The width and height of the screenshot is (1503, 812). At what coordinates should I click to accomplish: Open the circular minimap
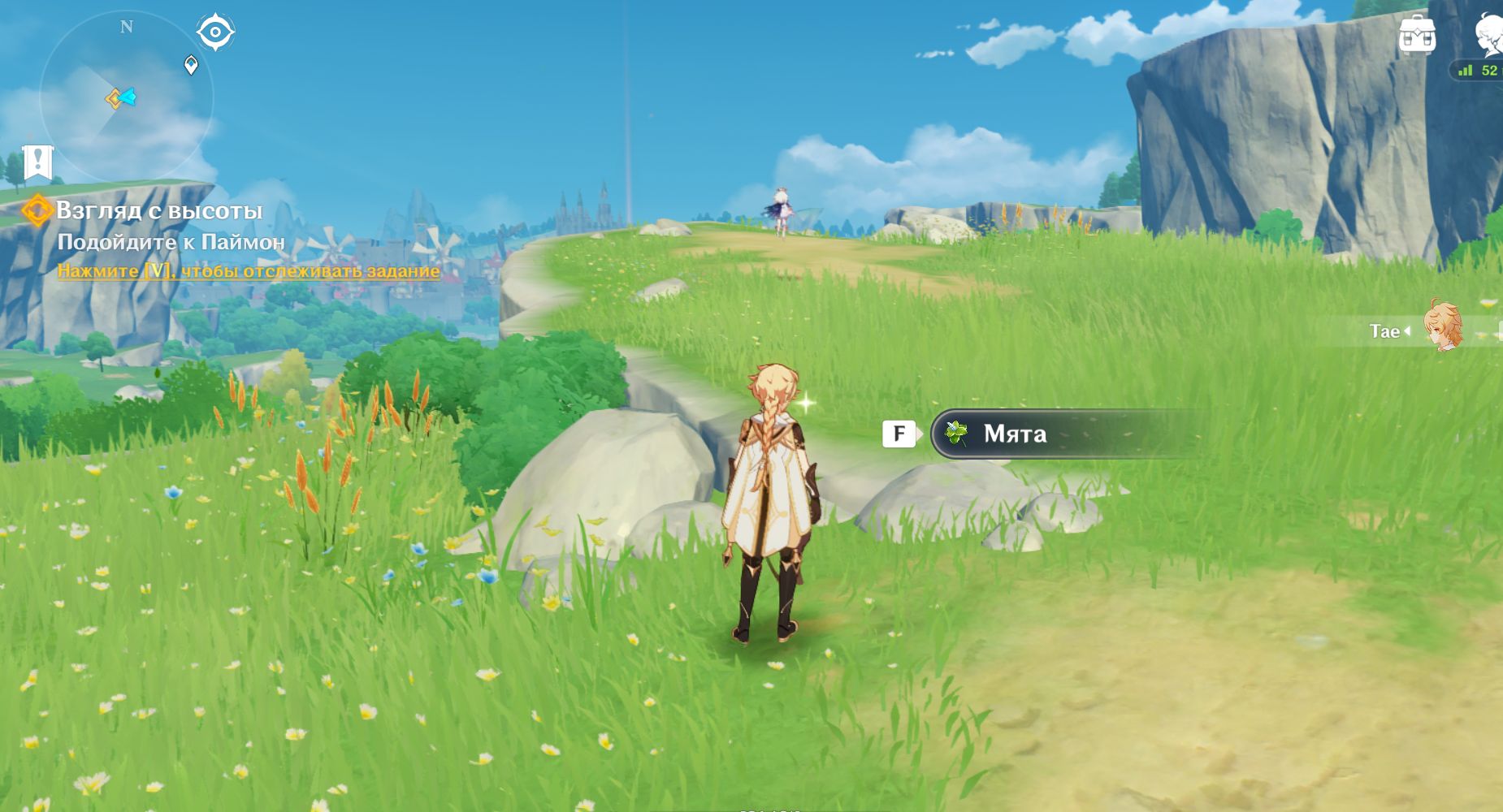click(x=126, y=97)
